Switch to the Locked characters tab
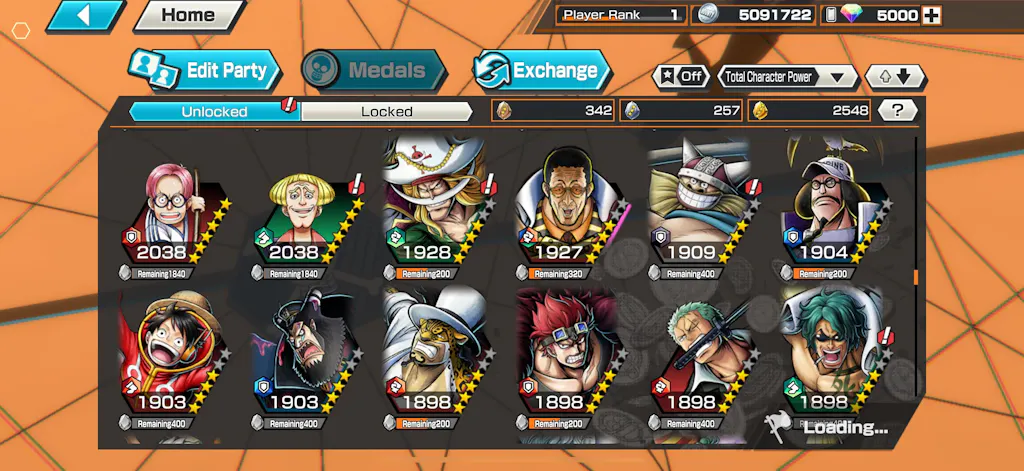The width and height of the screenshot is (1024, 471). (386, 111)
